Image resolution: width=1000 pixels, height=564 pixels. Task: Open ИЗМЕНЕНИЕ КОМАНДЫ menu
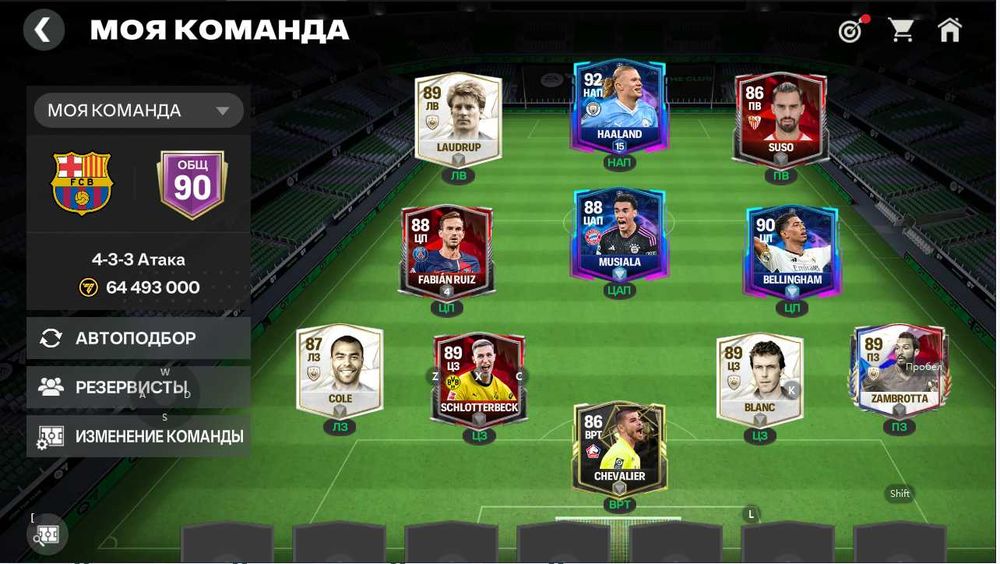point(138,436)
